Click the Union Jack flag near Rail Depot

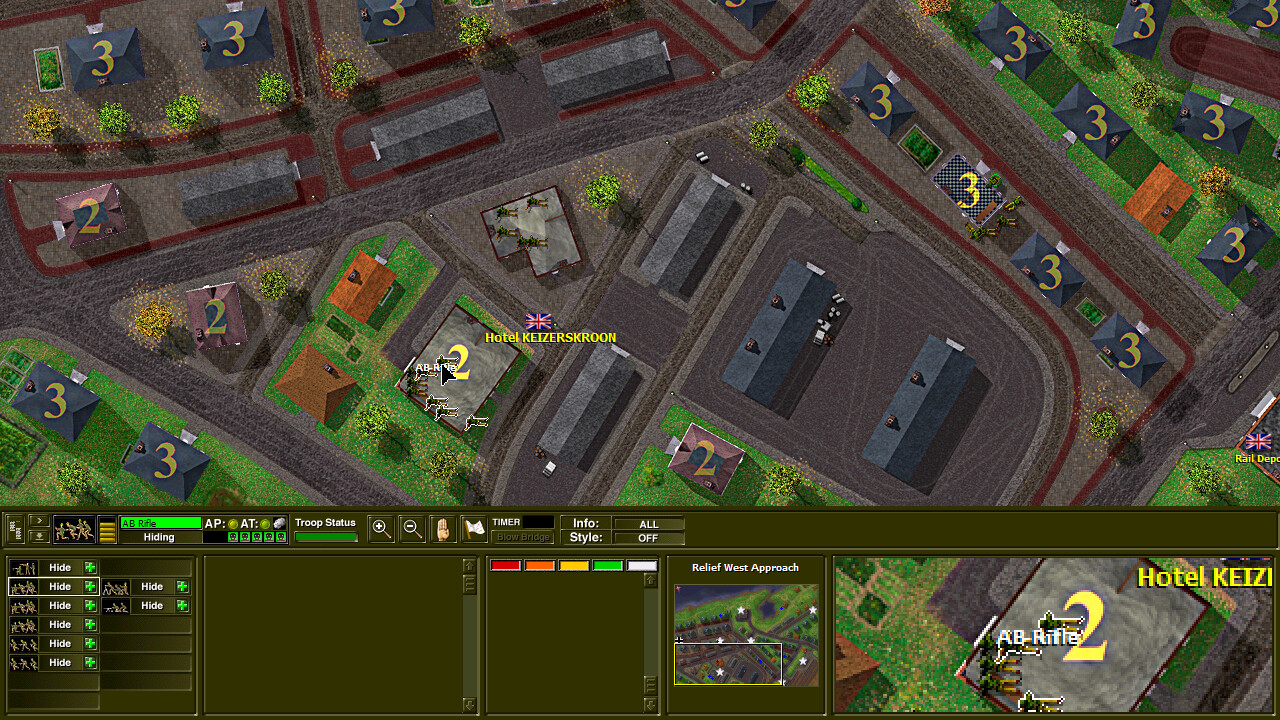point(1258,441)
